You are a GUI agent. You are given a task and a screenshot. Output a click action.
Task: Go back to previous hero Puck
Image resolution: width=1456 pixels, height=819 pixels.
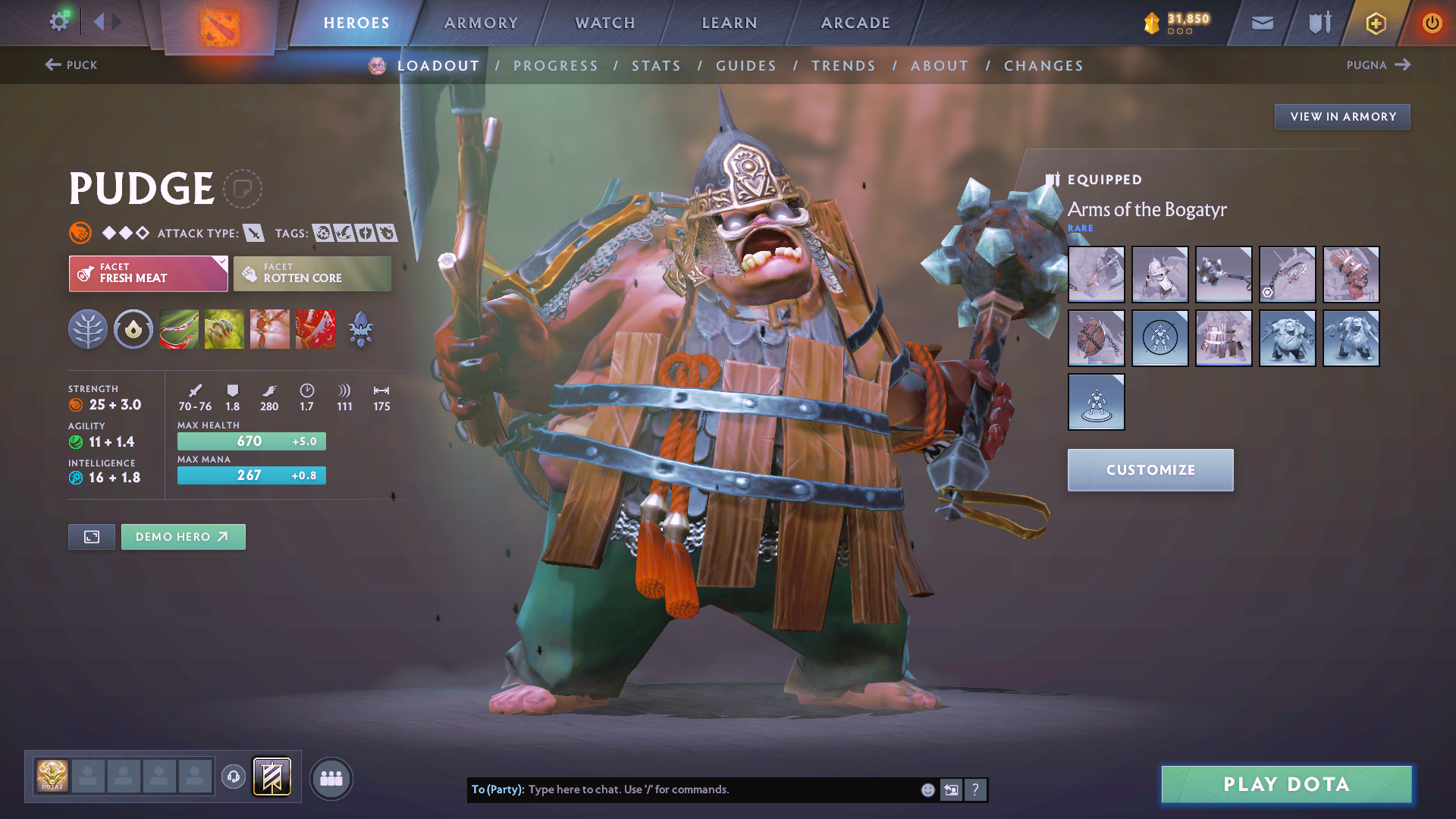(x=71, y=65)
